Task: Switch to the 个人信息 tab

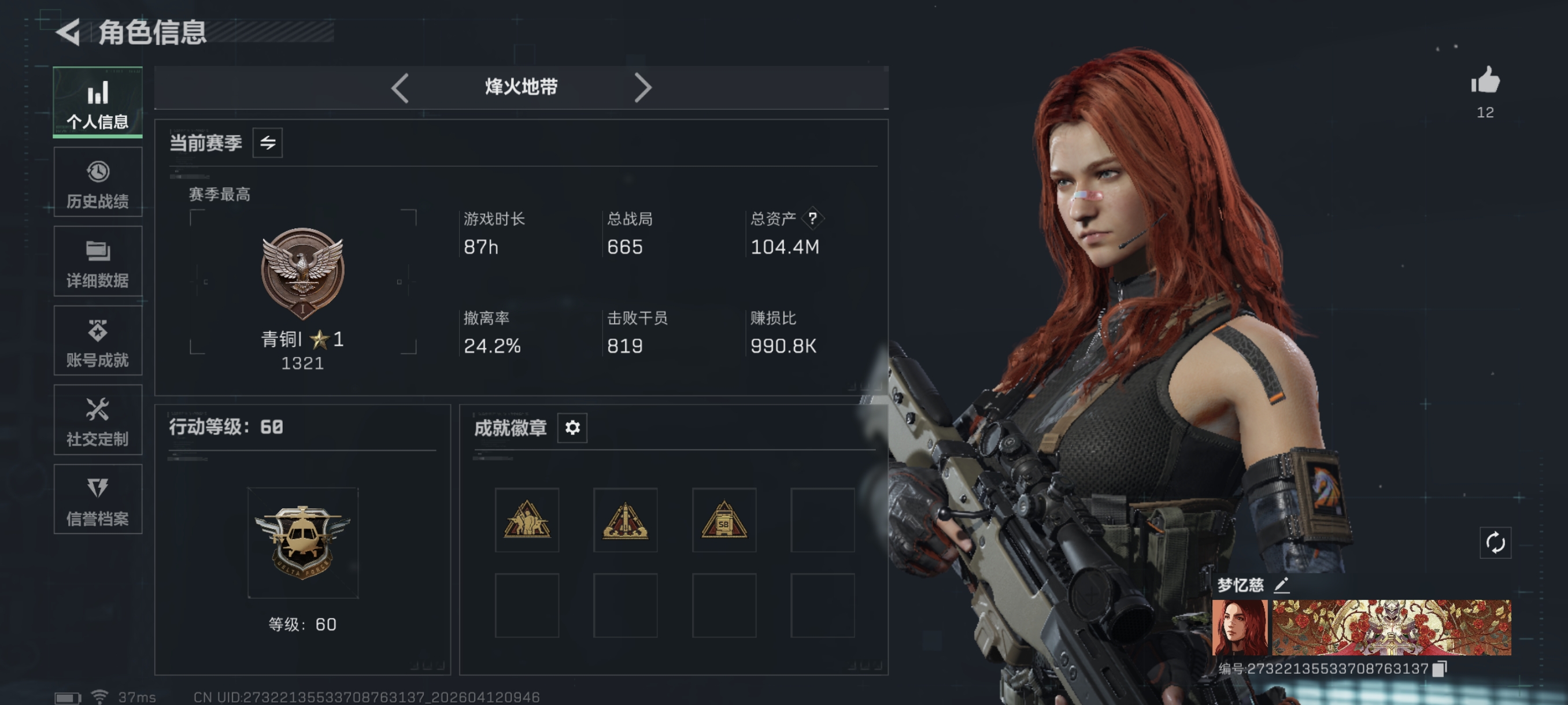Action: point(97,102)
